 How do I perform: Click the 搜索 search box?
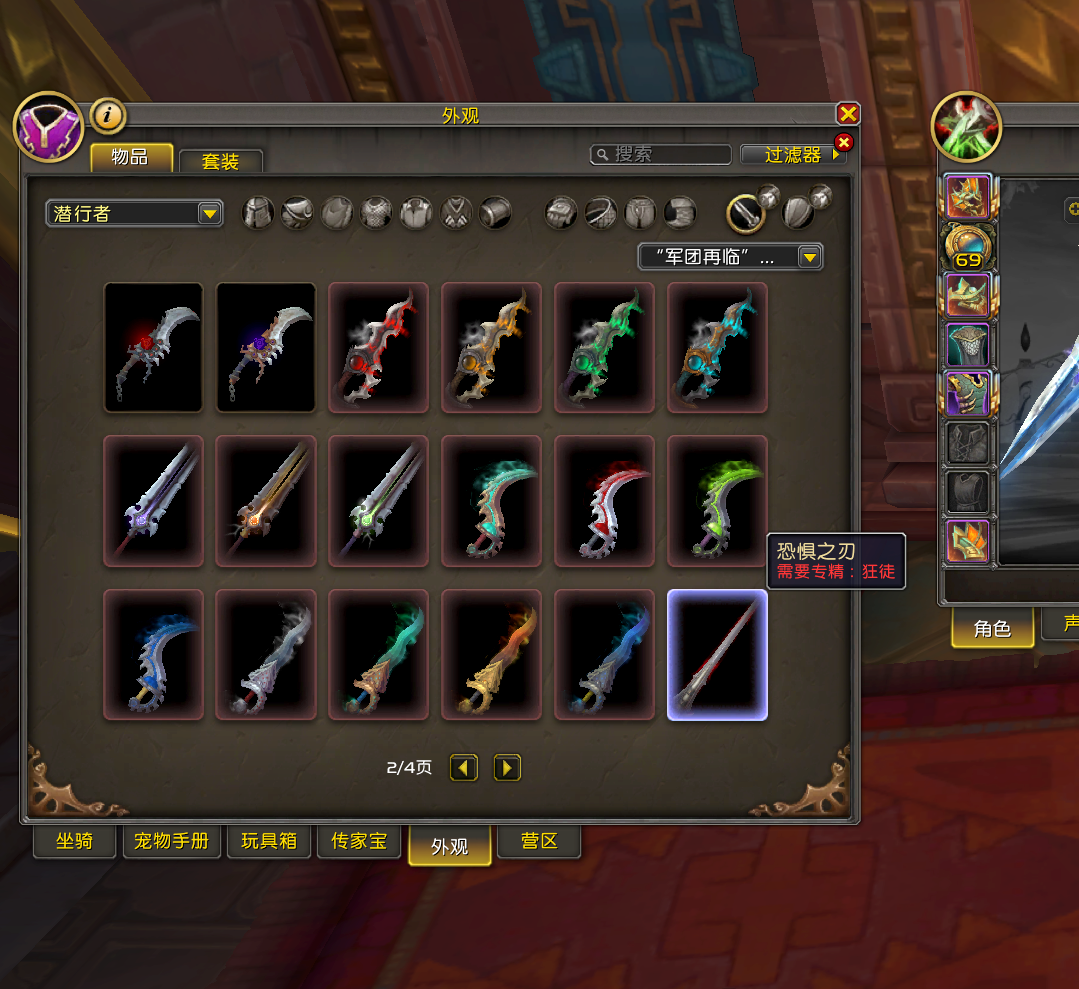click(x=661, y=154)
